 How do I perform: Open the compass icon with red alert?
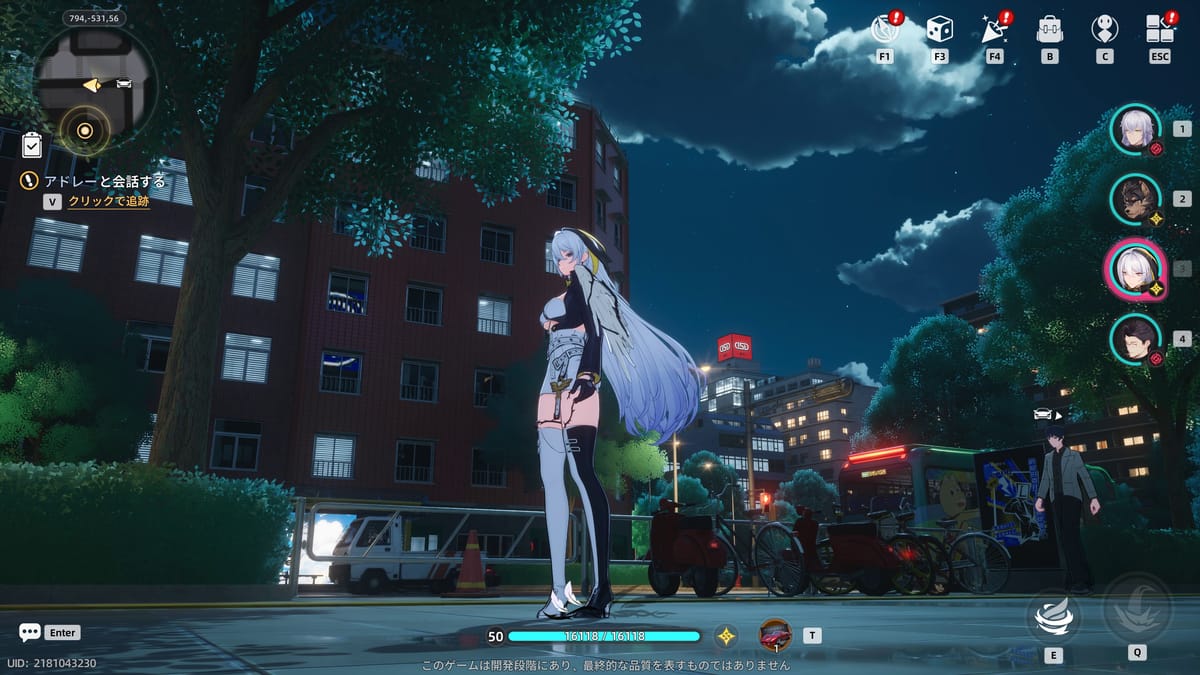click(885, 28)
